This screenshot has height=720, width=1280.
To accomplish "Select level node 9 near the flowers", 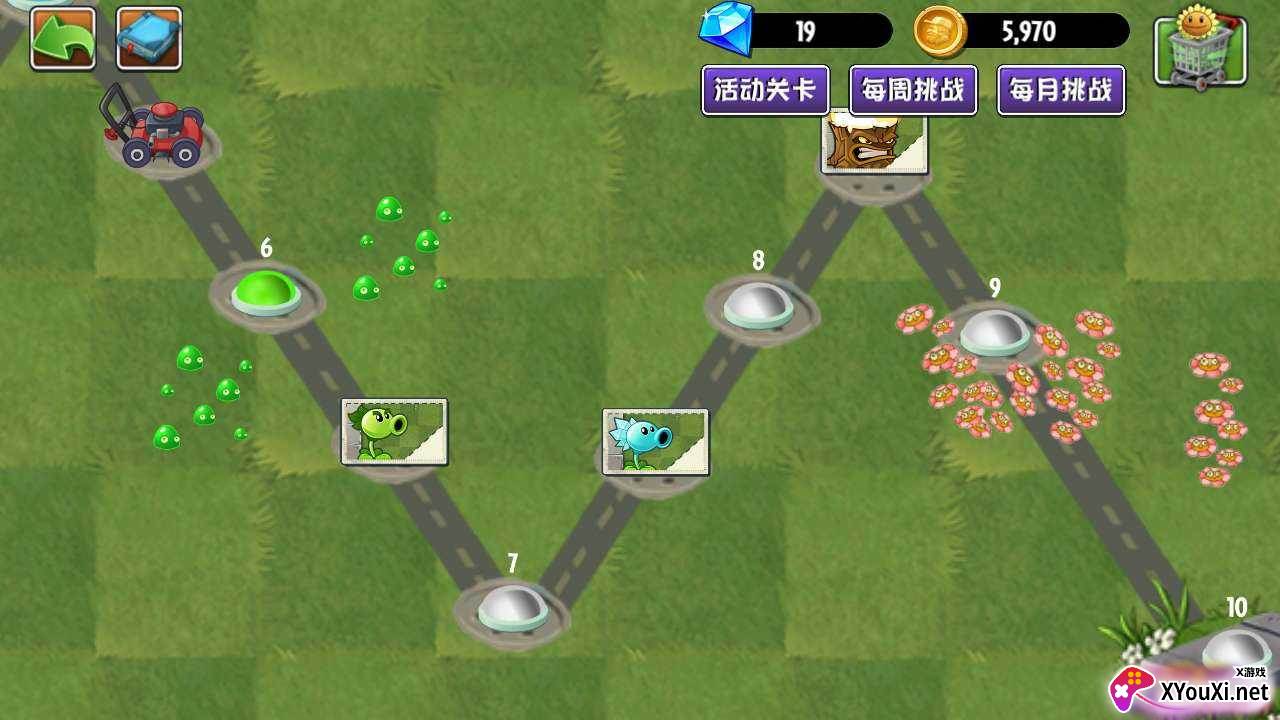I will [x=995, y=333].
